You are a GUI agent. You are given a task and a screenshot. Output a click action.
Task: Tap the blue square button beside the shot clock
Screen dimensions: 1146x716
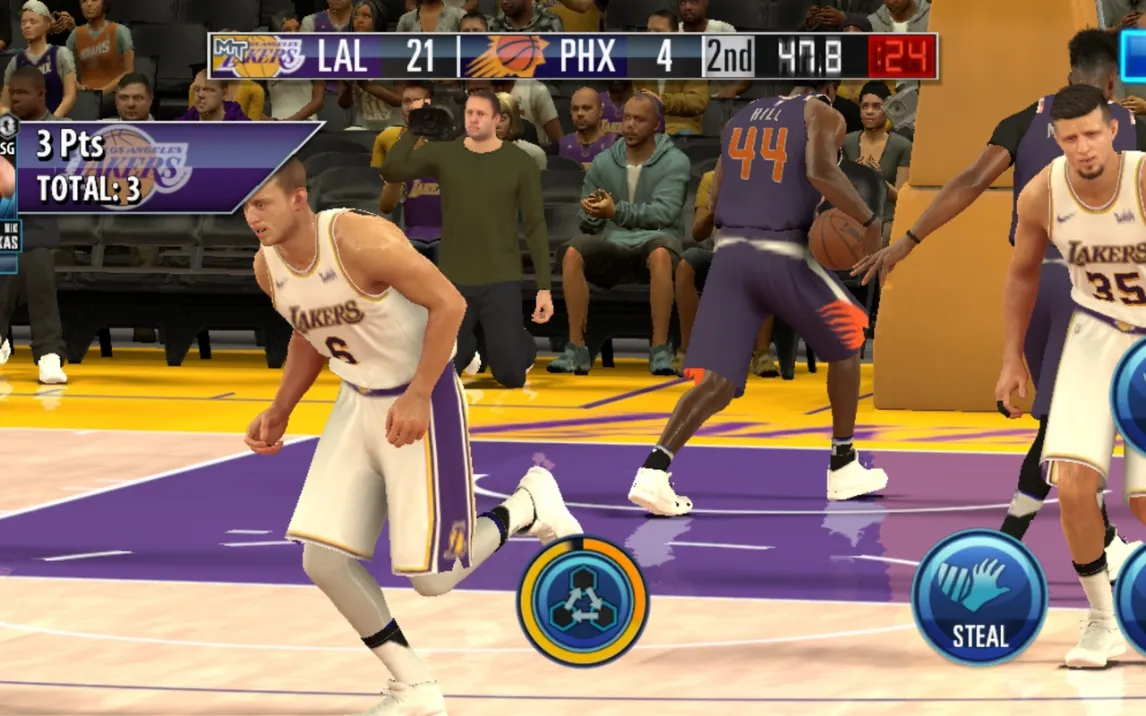click(x=1134, y=55)
